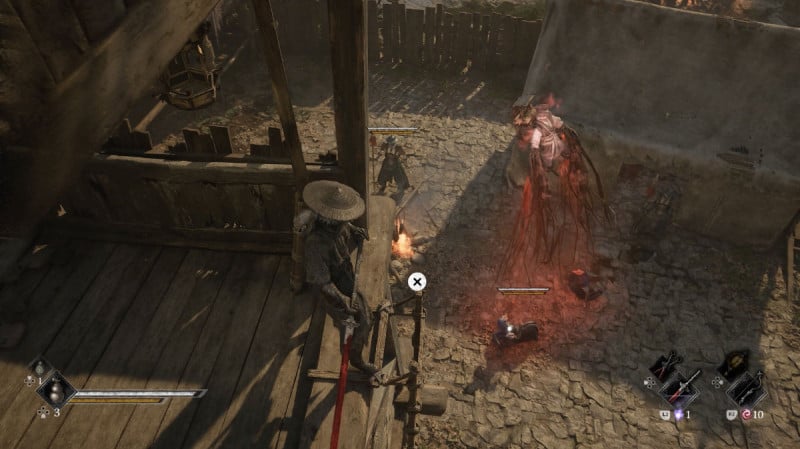Image resolution: width=800 pixels, height=449 pixels.
Task: Select the dark gold-marked slot above the bow
Action: 736,362
